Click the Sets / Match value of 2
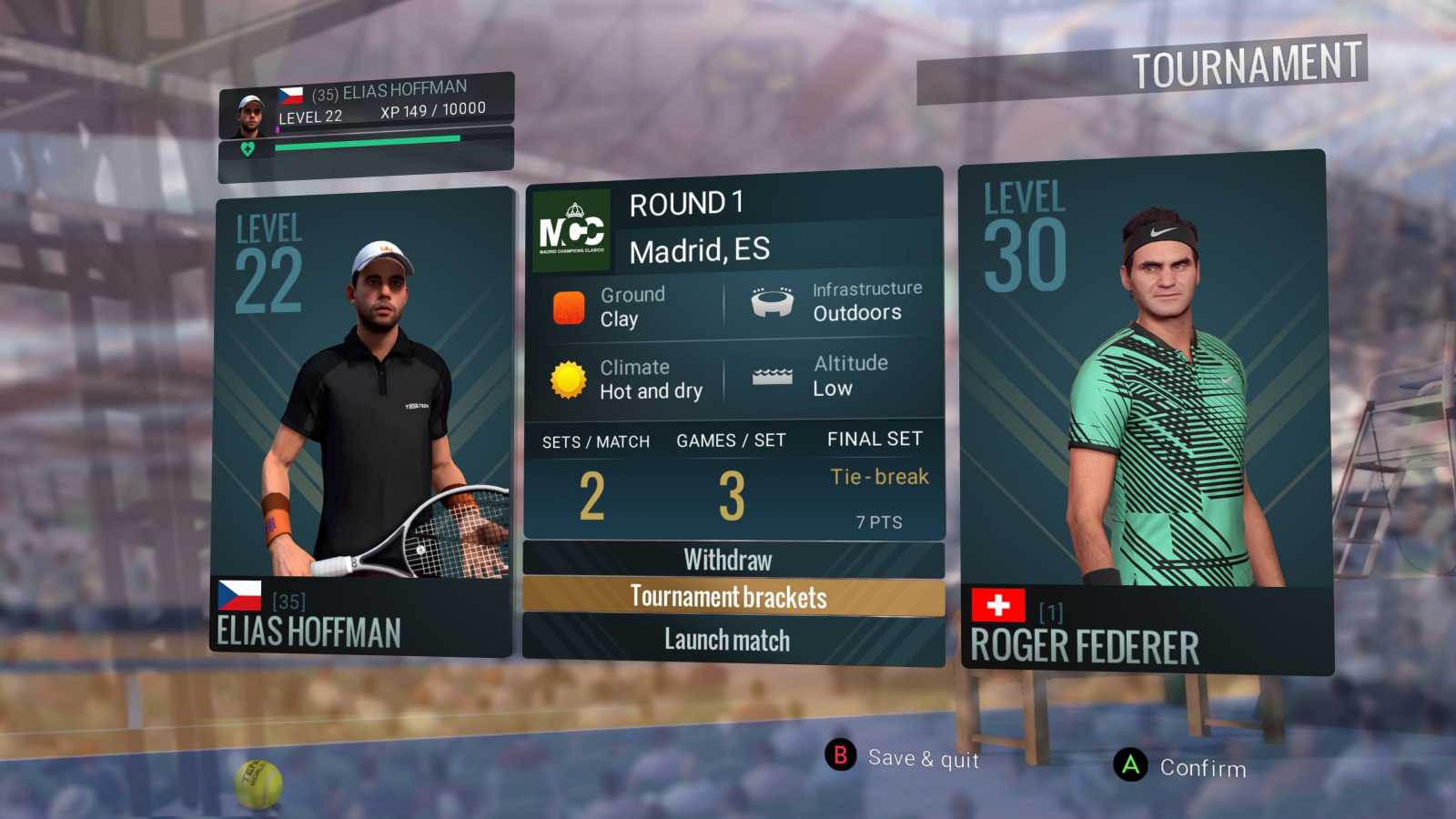This screenshot has height=819, width=1456. tap(593, 496)
